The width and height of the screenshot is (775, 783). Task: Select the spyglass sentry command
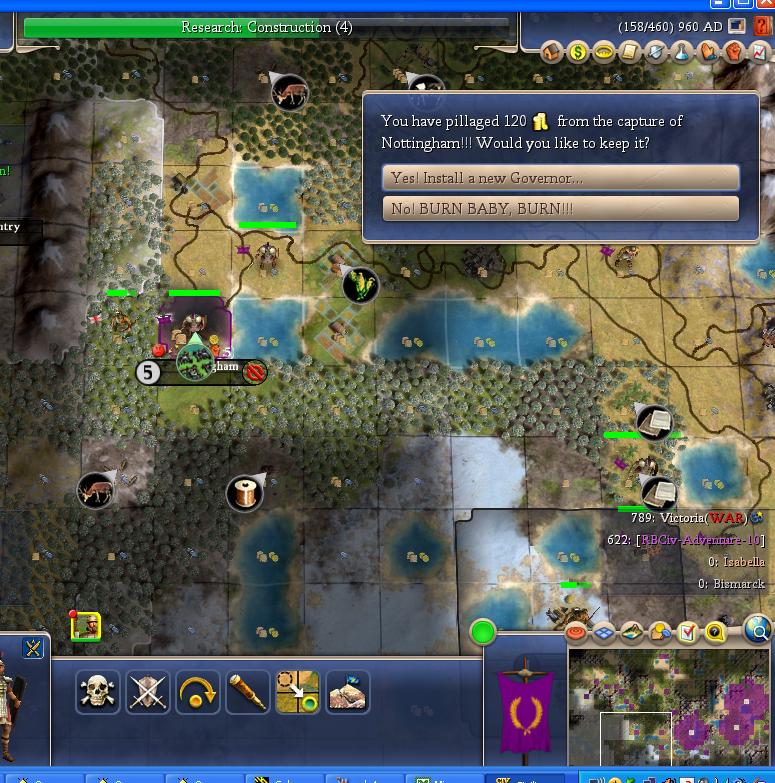[x=248, y=692]
